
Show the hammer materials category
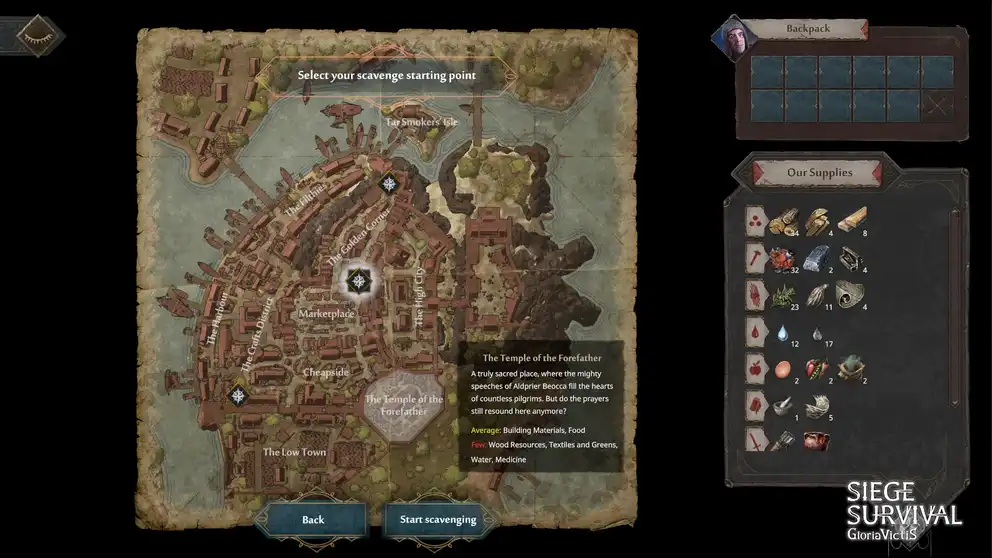[756, 258]
